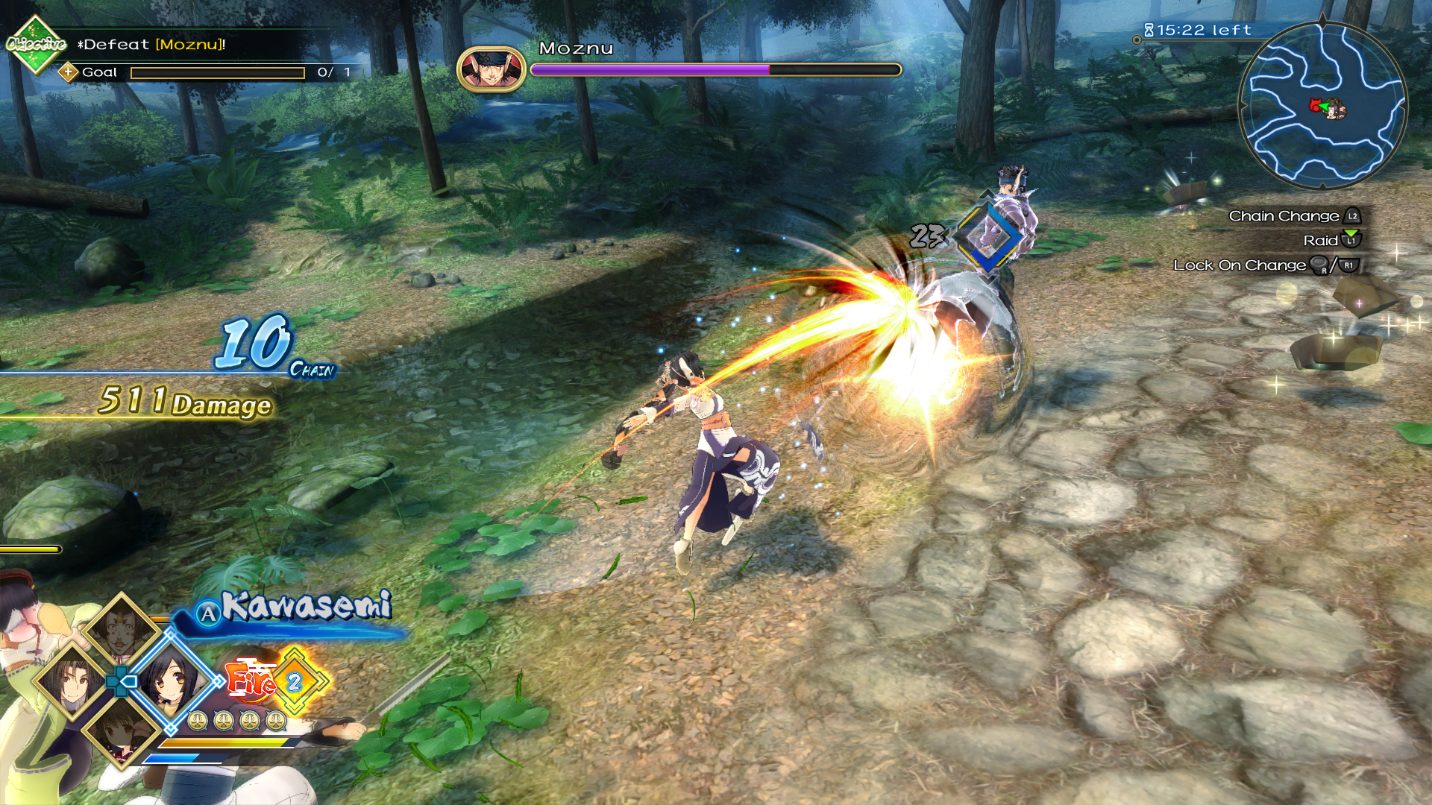This screenshot has width=1432, height=805.
Task: Expand the blue target diamond above the enemy
Action: click(x=988, y=236)
